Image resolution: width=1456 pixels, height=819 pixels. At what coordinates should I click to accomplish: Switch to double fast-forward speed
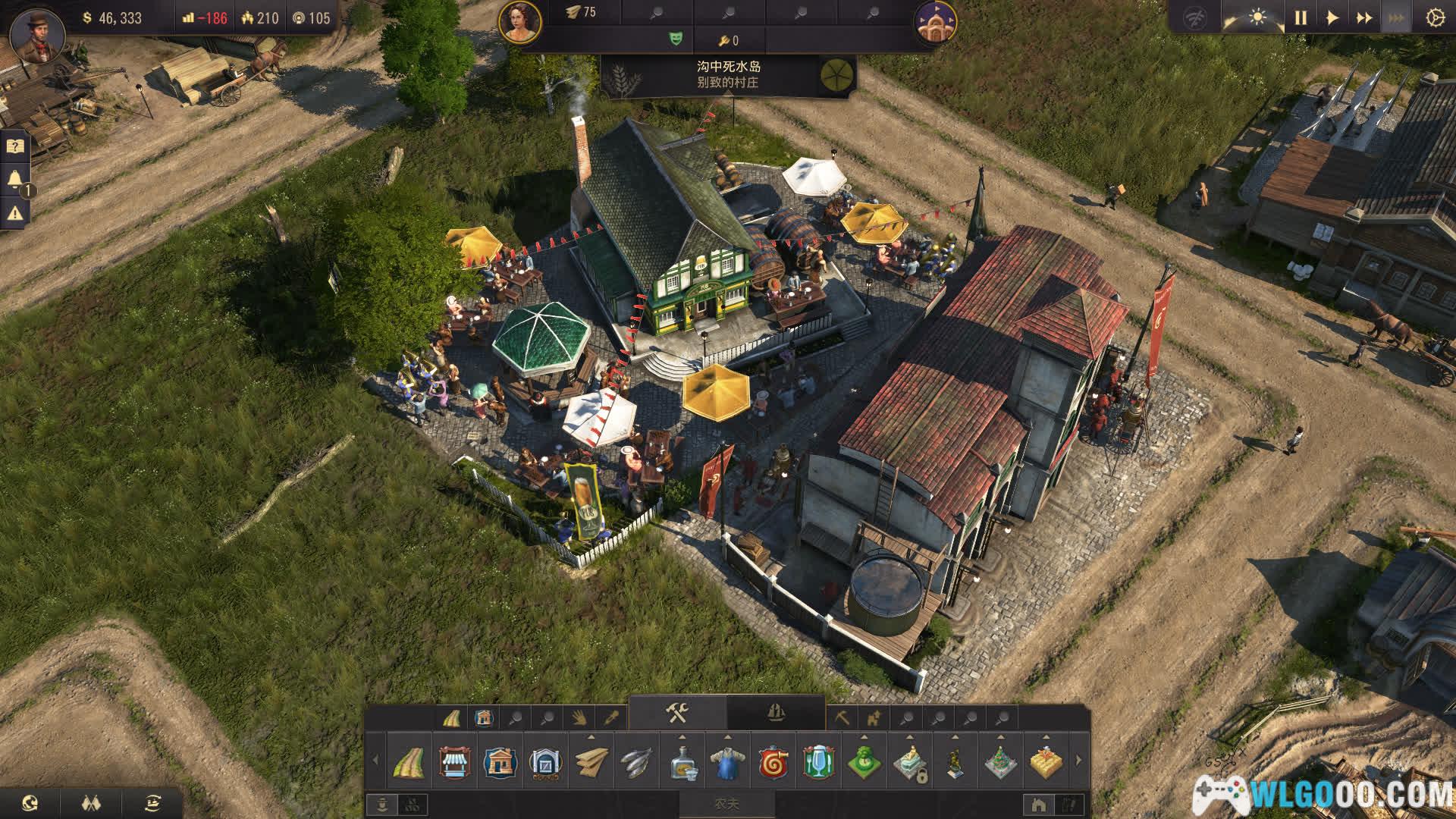(x=1364, y=17)
